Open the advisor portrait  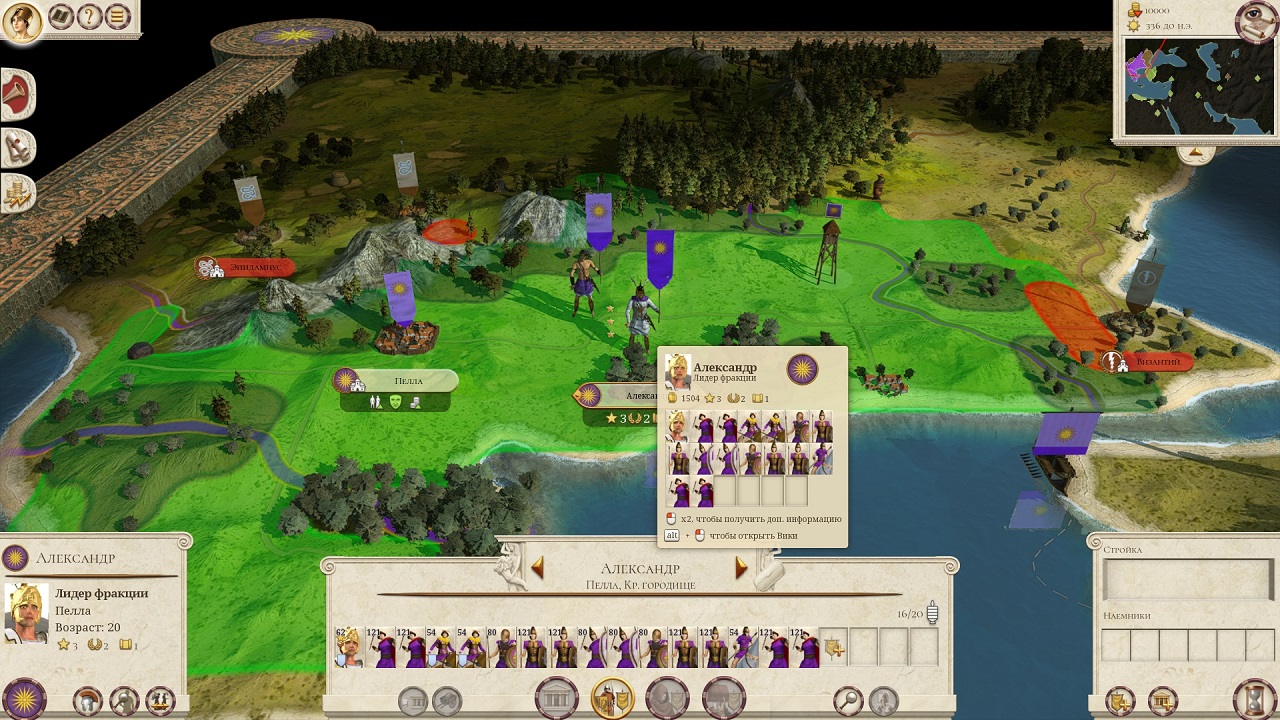(x=21, y=22)
